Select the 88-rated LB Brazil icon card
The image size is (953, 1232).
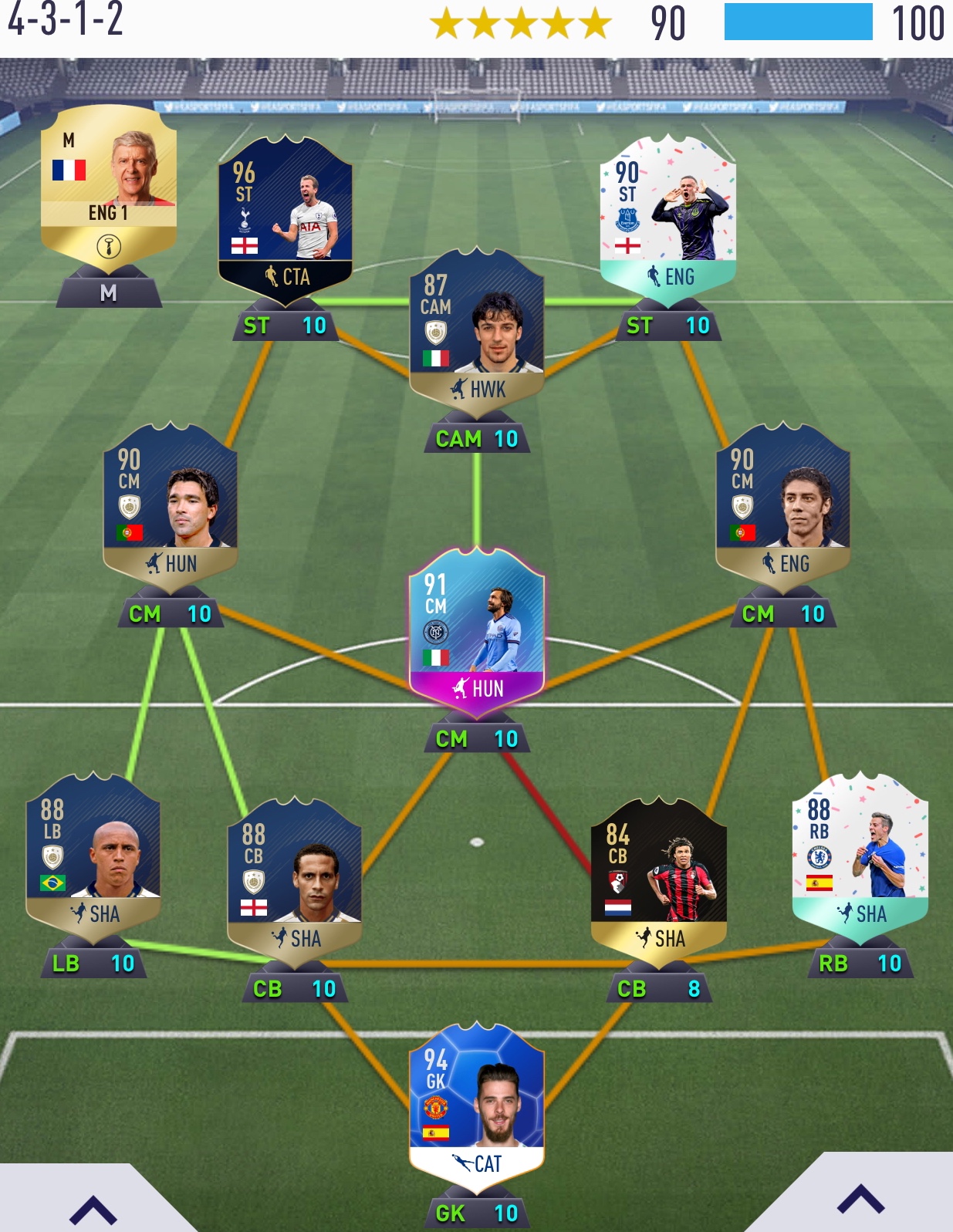point(93,856)
